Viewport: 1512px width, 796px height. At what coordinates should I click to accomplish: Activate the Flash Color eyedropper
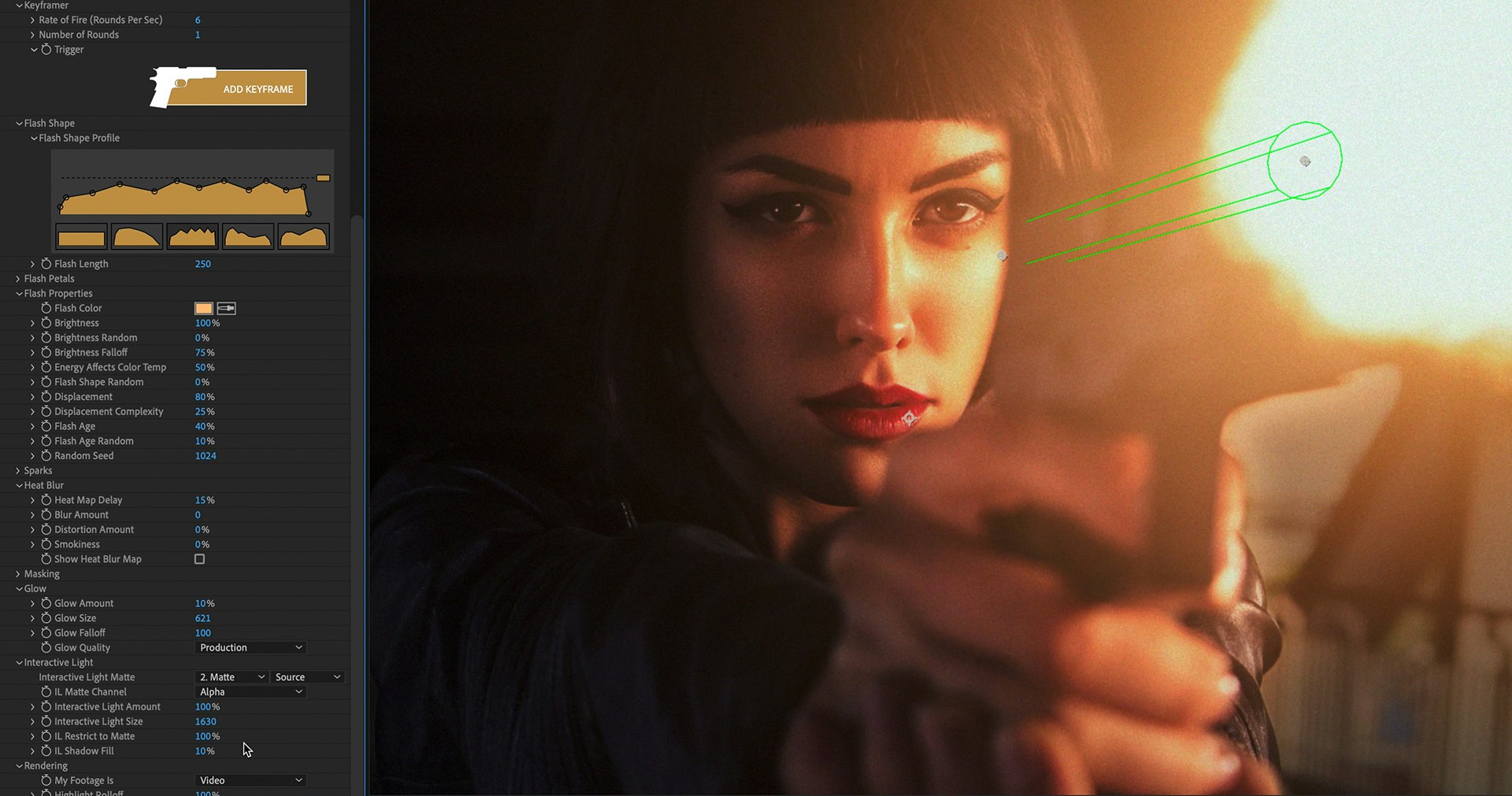(227, 309)
